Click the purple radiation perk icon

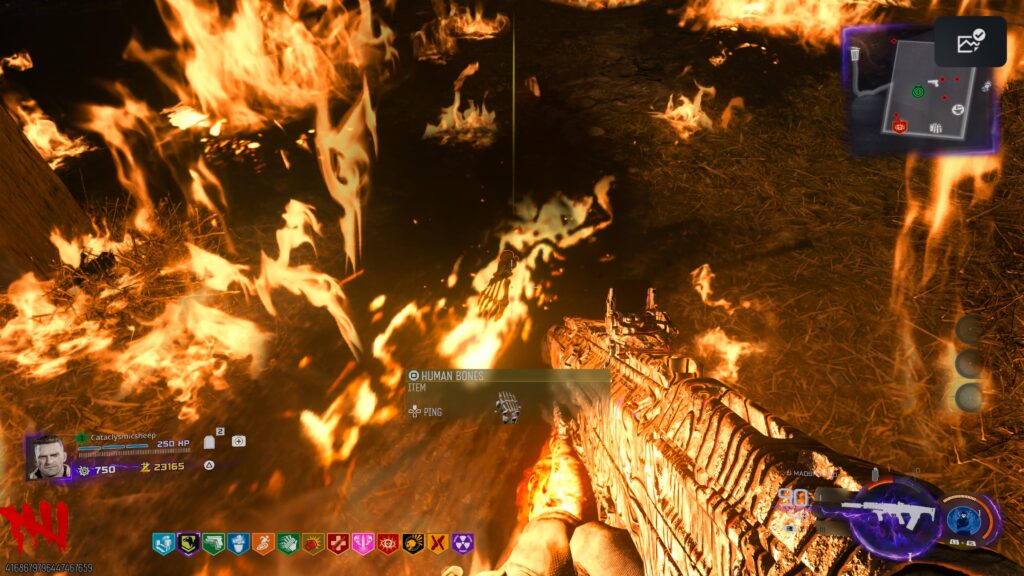tap(462, 544)
